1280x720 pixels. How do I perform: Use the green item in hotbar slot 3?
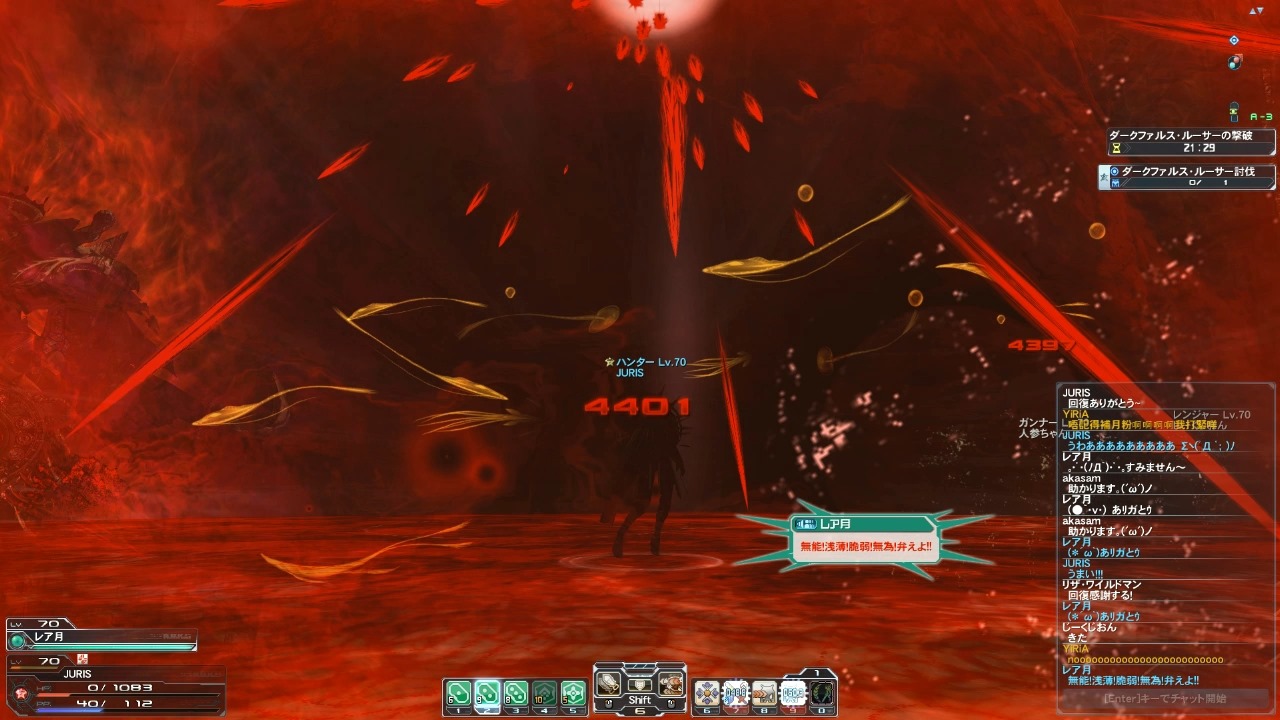point(516,692)
